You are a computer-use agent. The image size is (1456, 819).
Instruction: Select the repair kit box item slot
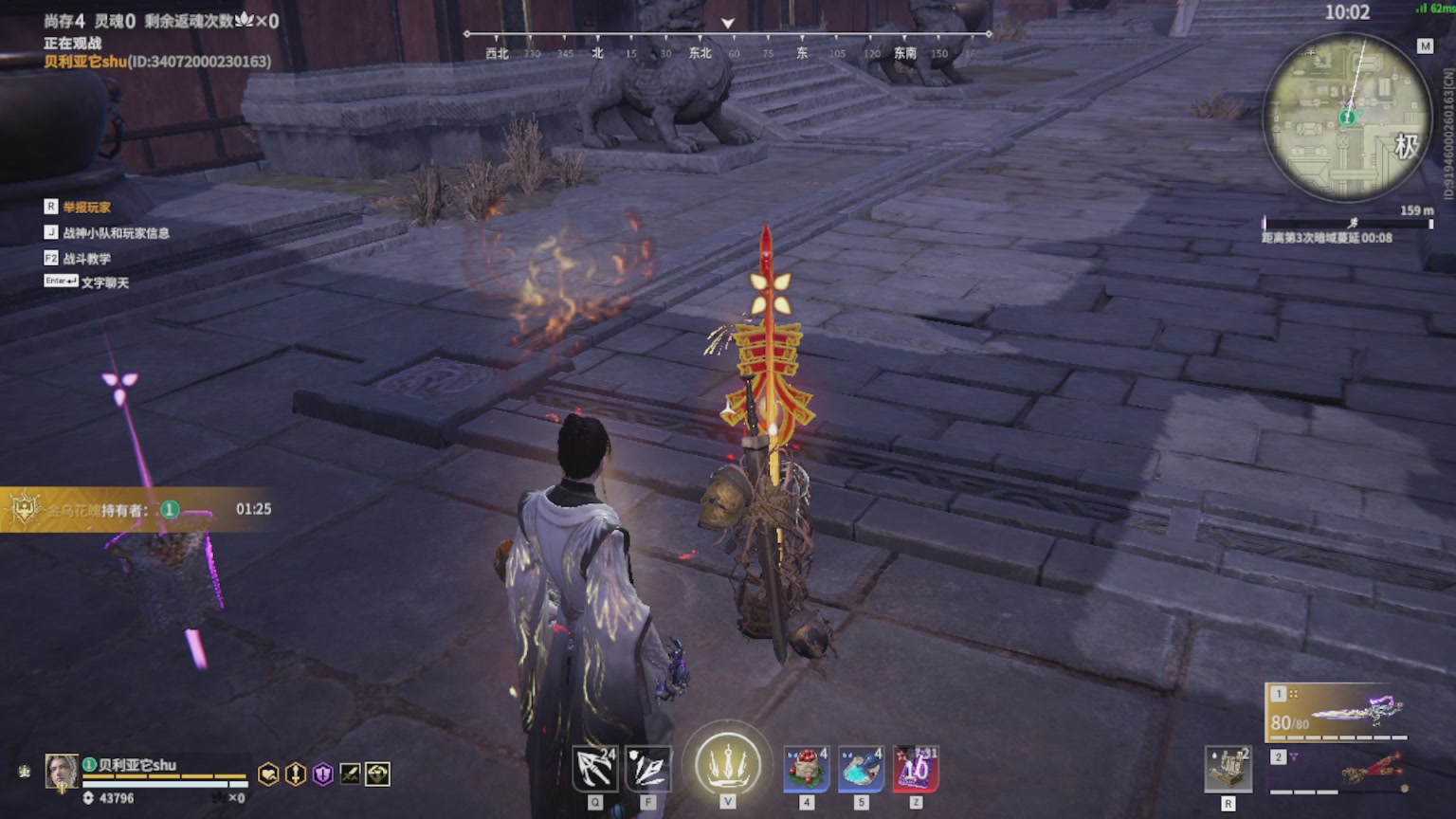pos(1228,769)
